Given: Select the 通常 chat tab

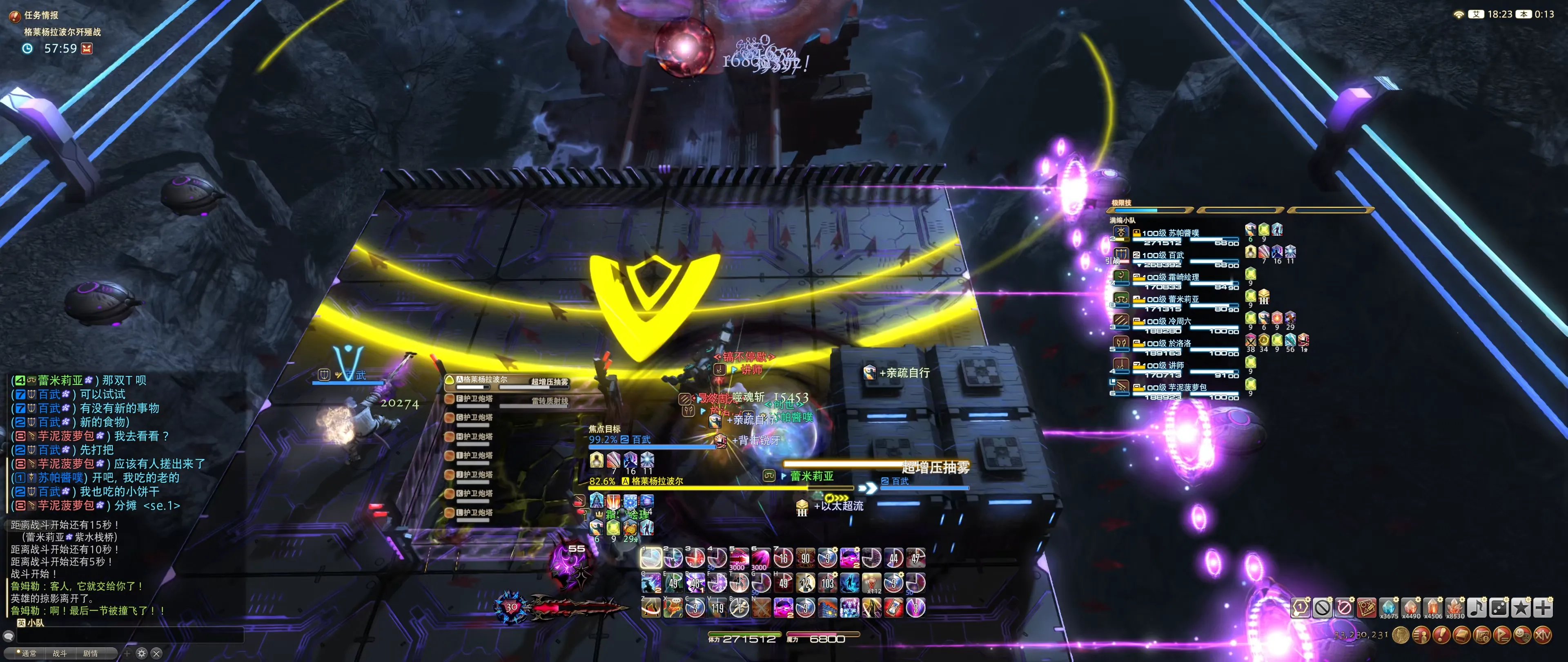Looking at the screenshot, I should click(x=29, y=653).
